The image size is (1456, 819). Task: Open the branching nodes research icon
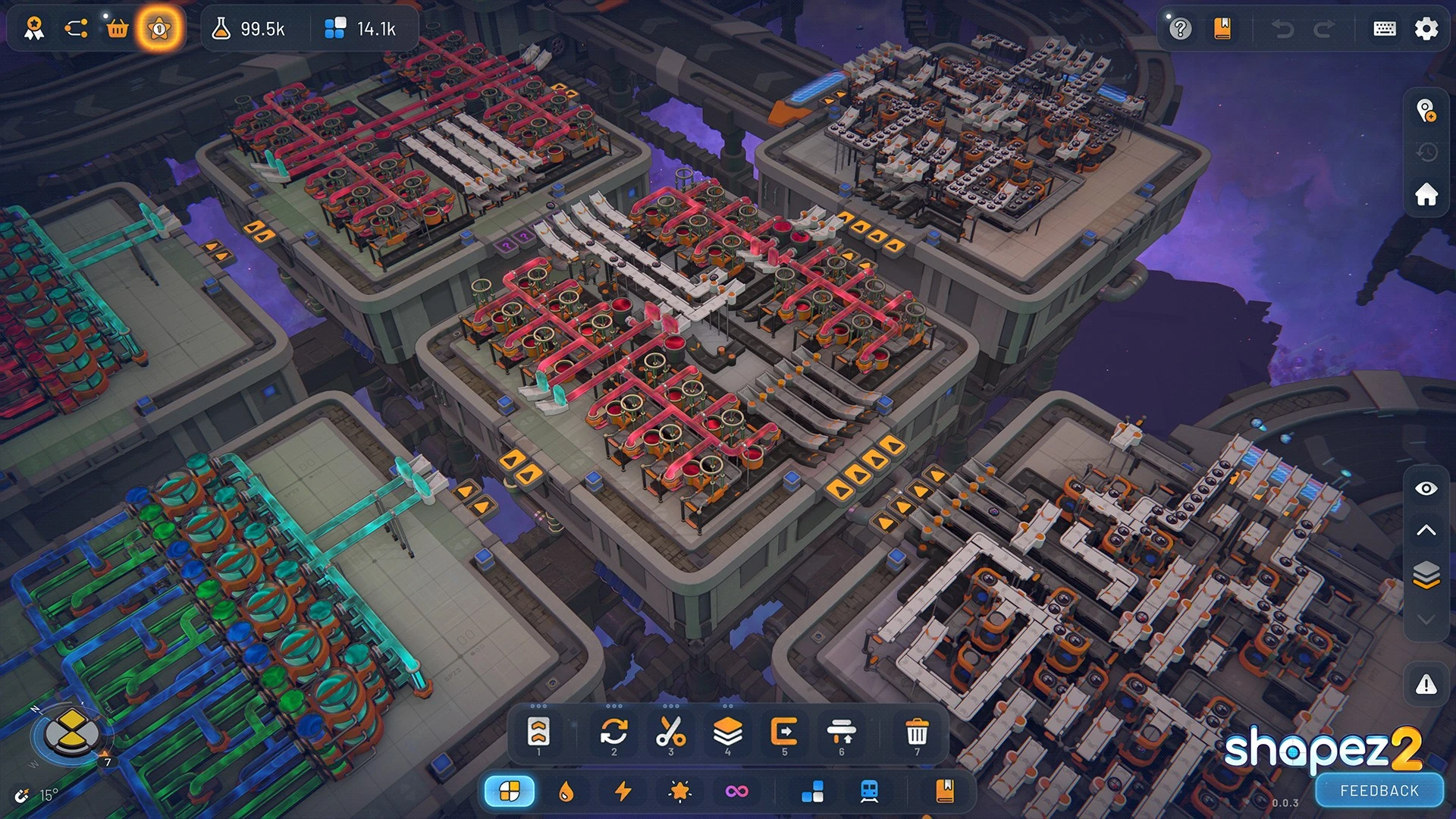pyautogui.click(x=75, y=29)
